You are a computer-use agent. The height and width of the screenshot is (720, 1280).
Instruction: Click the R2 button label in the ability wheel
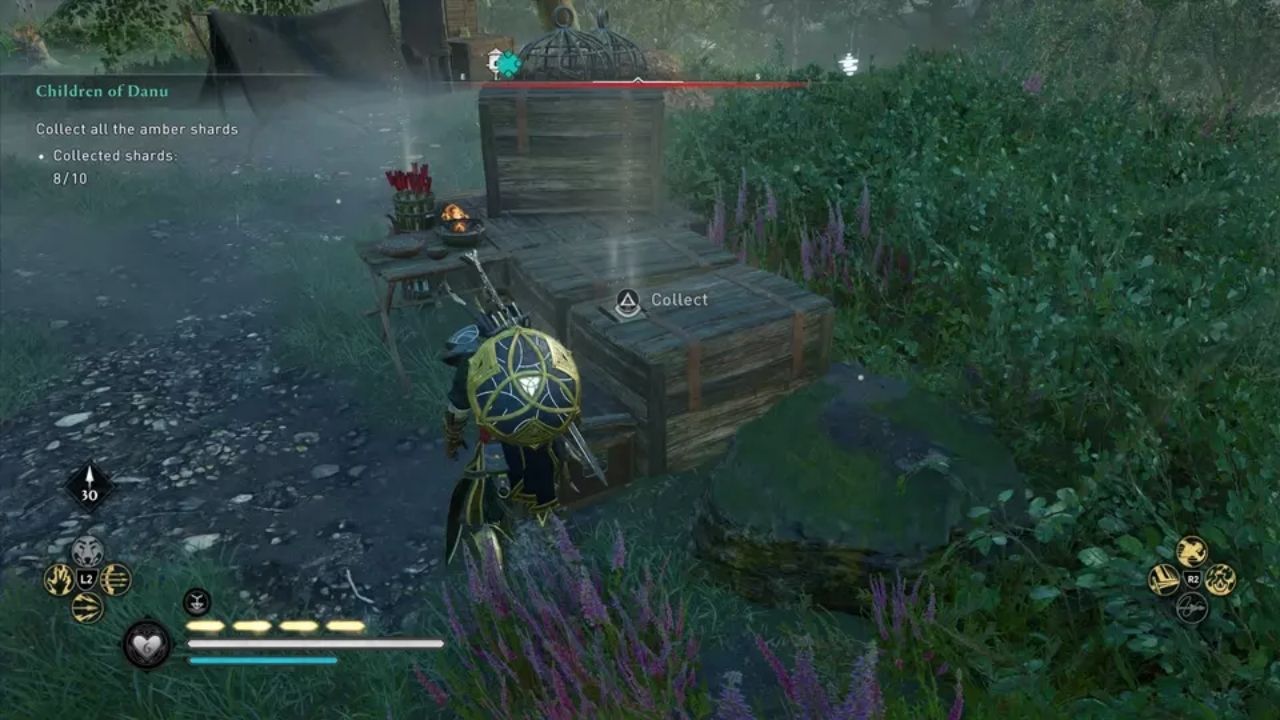click(x=1192, y=578)
